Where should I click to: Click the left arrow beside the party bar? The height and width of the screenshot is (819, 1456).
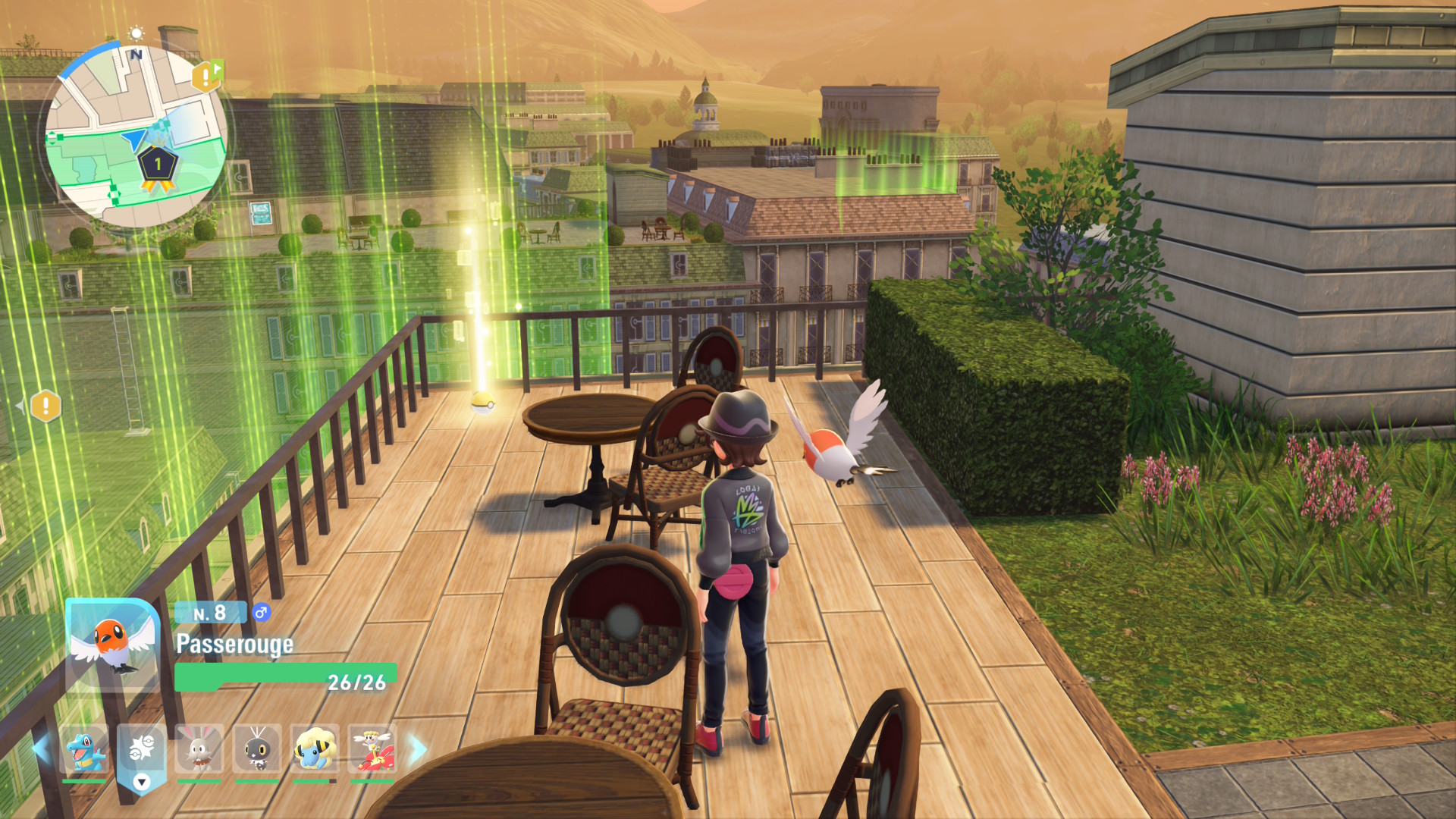[41, 749]
